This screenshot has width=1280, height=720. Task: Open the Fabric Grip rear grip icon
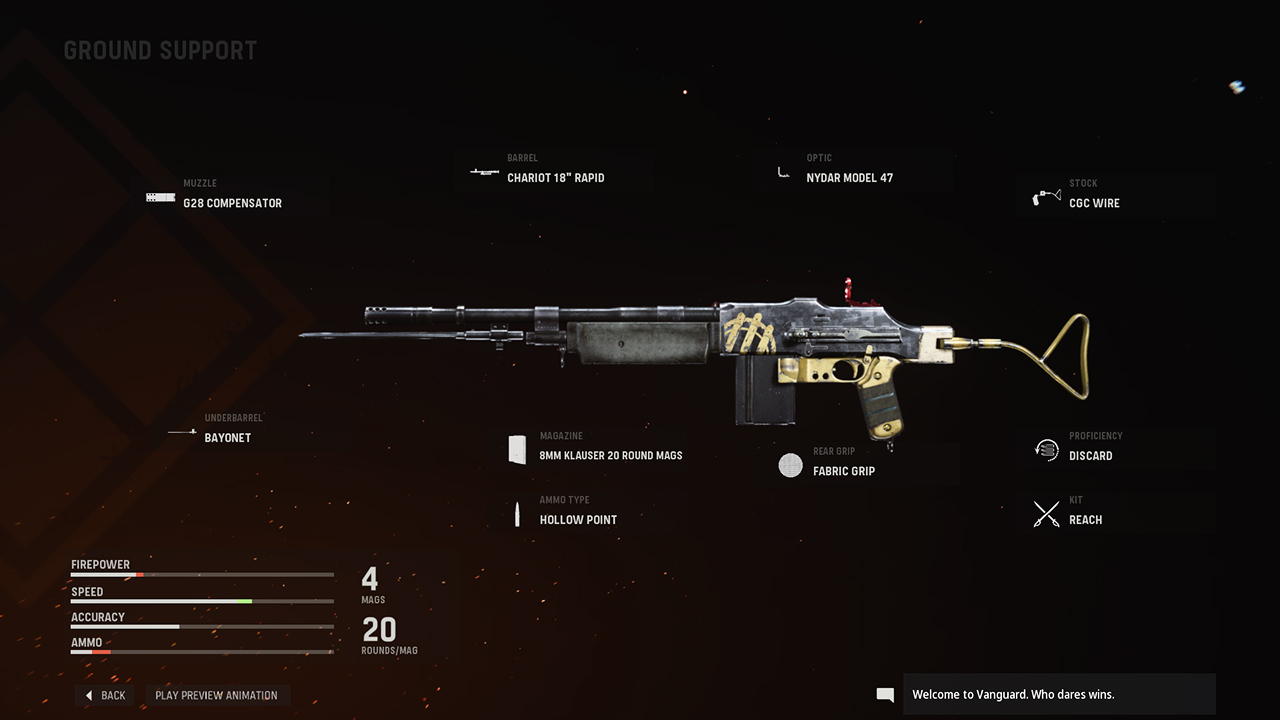[x=790, y=465]
